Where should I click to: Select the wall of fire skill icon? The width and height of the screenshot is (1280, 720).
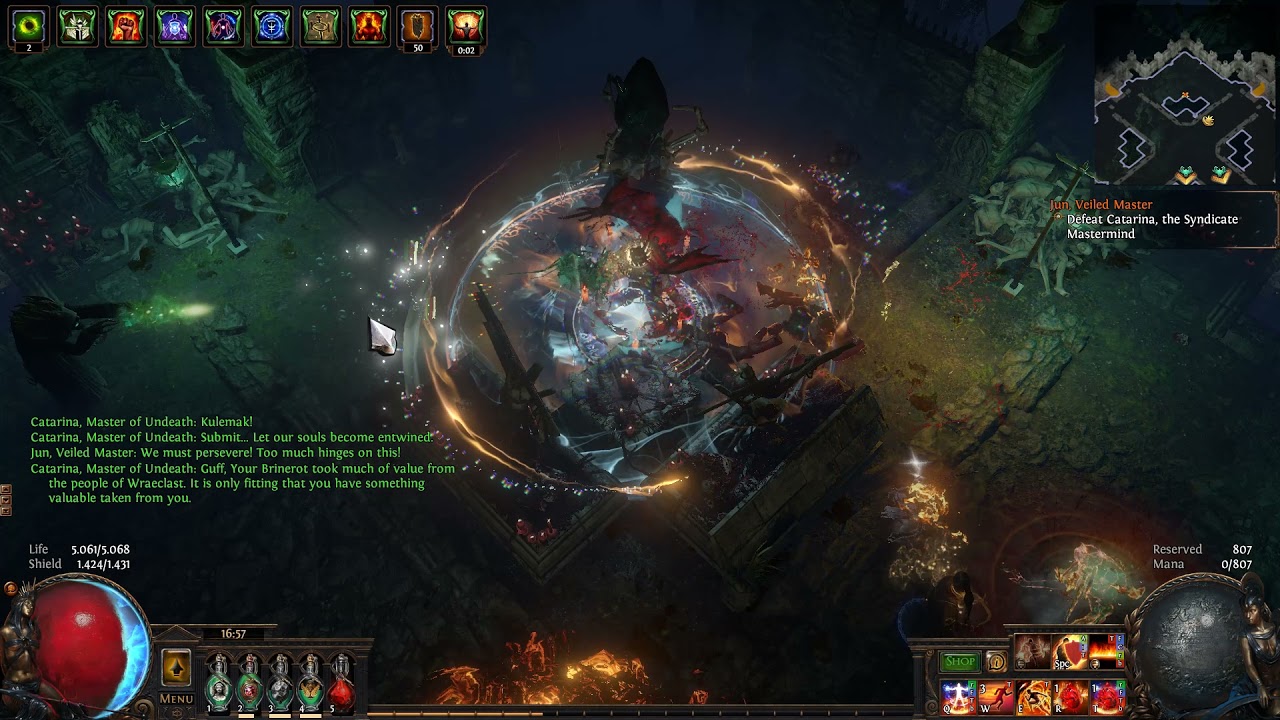point(1107,651)
